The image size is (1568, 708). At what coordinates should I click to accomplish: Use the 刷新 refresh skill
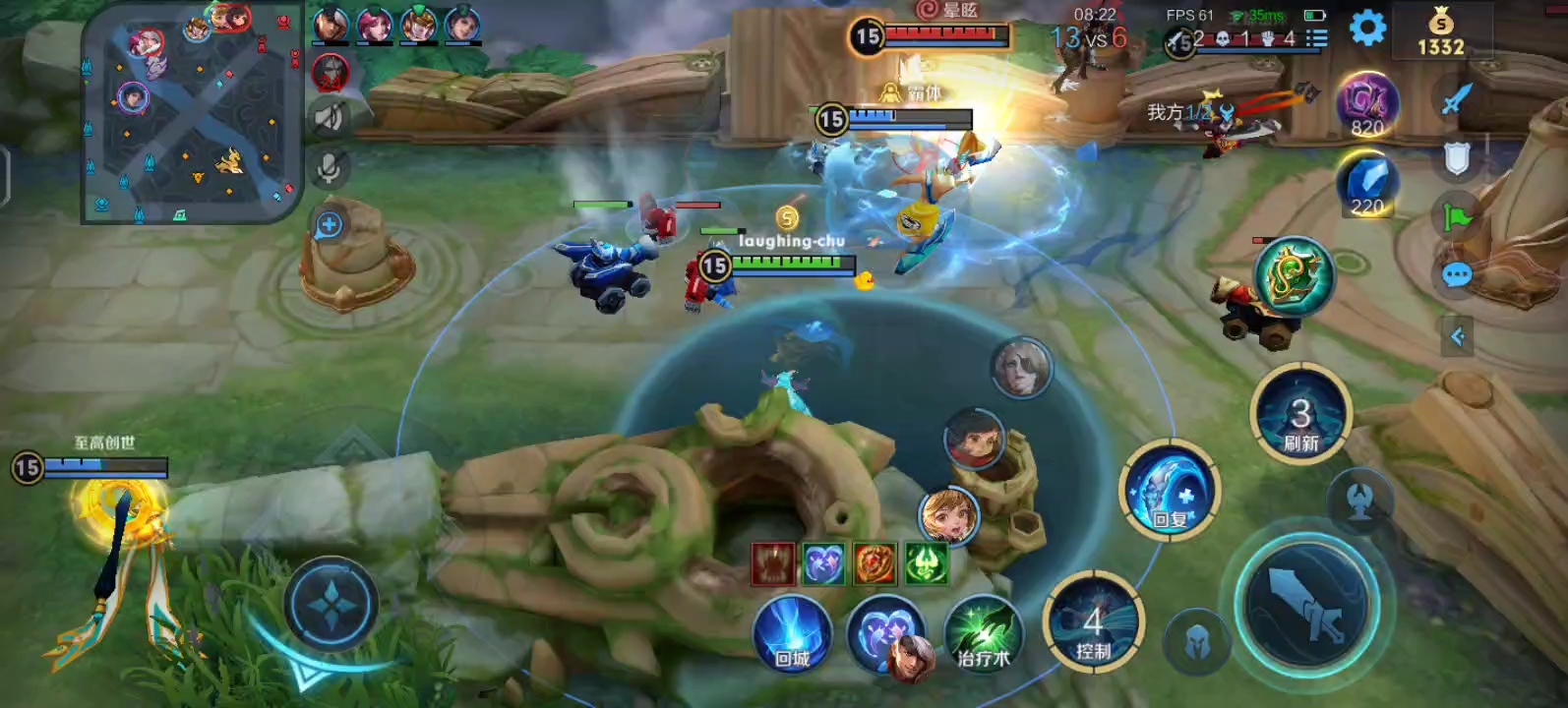tap(1300, 415)
